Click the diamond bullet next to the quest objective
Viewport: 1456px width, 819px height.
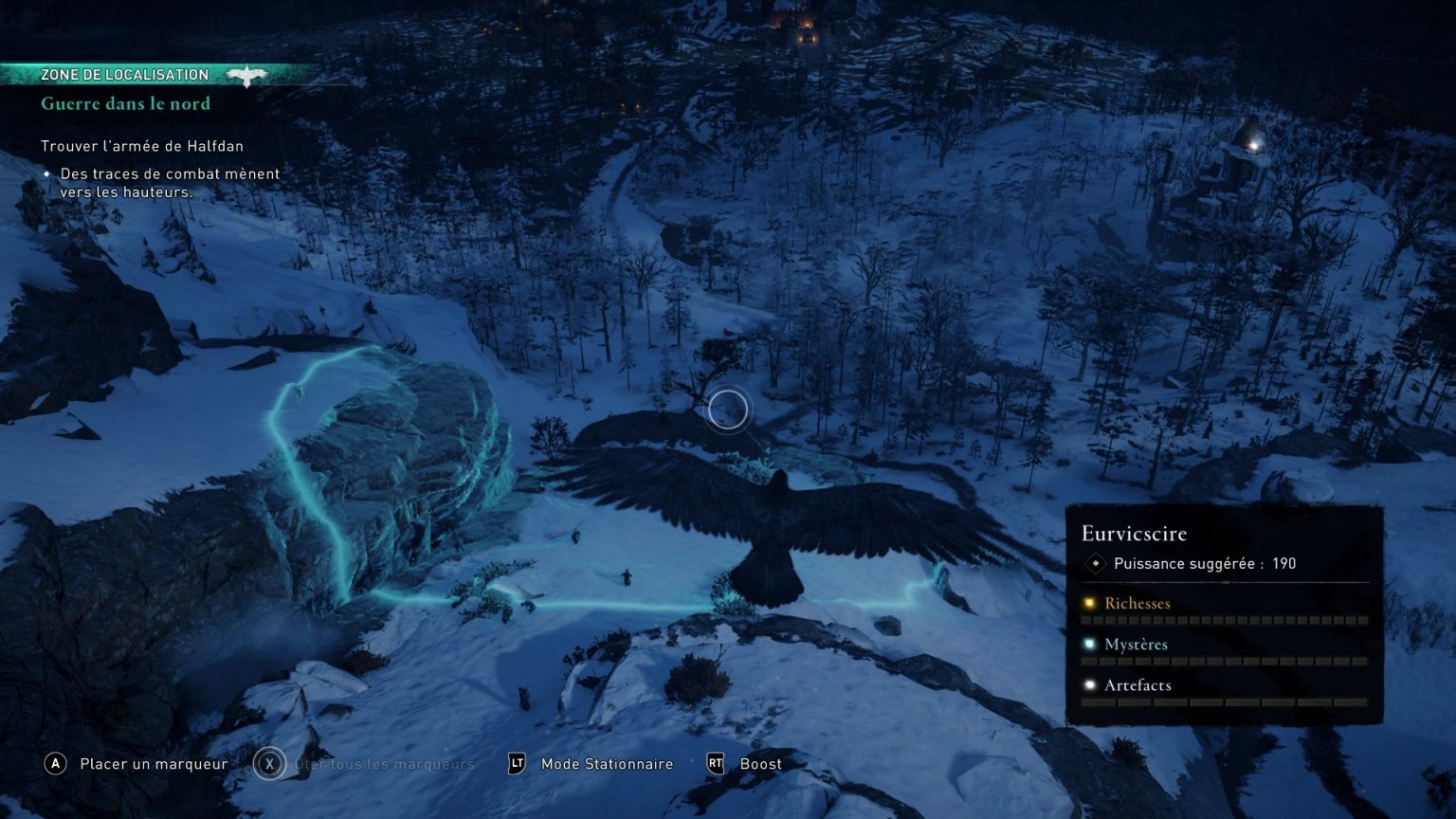click(48, 173)
